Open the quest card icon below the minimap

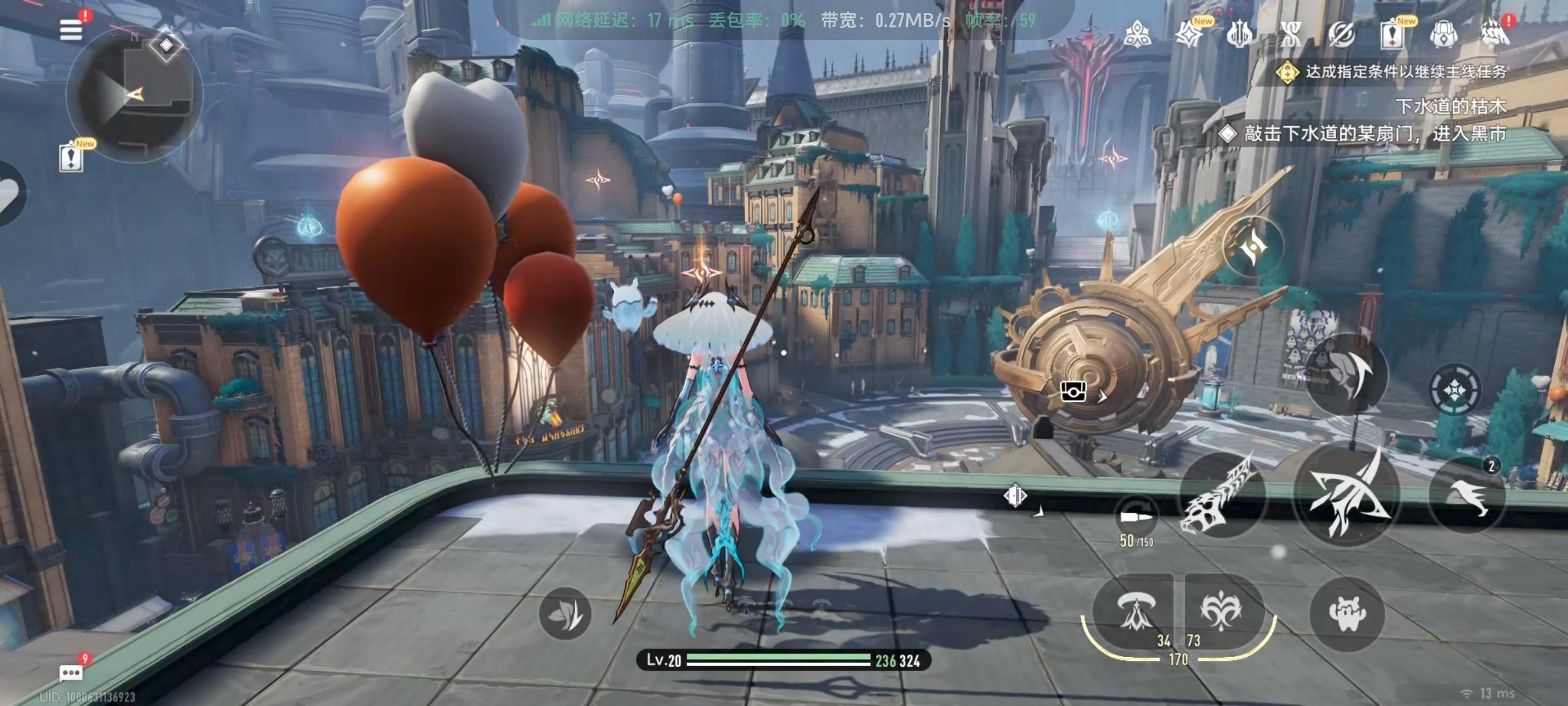(x=71, y=158)
